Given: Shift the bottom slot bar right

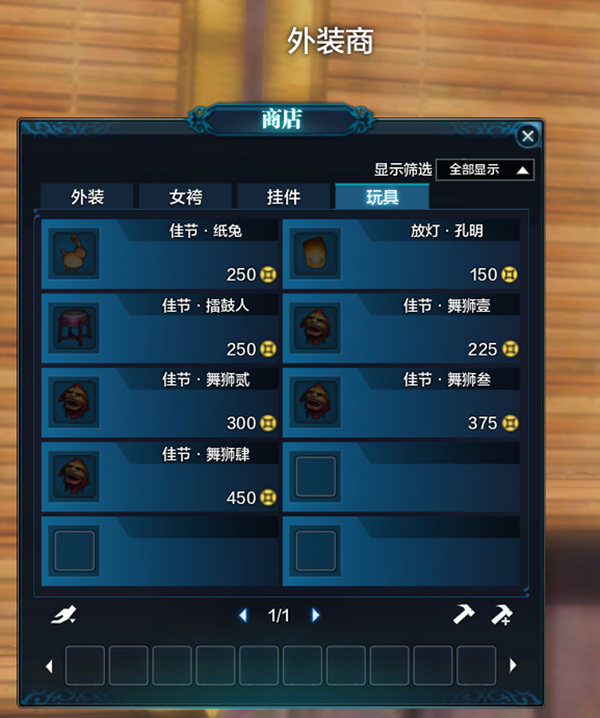Looking at the screenshot, I should click(x=513, y=665).
